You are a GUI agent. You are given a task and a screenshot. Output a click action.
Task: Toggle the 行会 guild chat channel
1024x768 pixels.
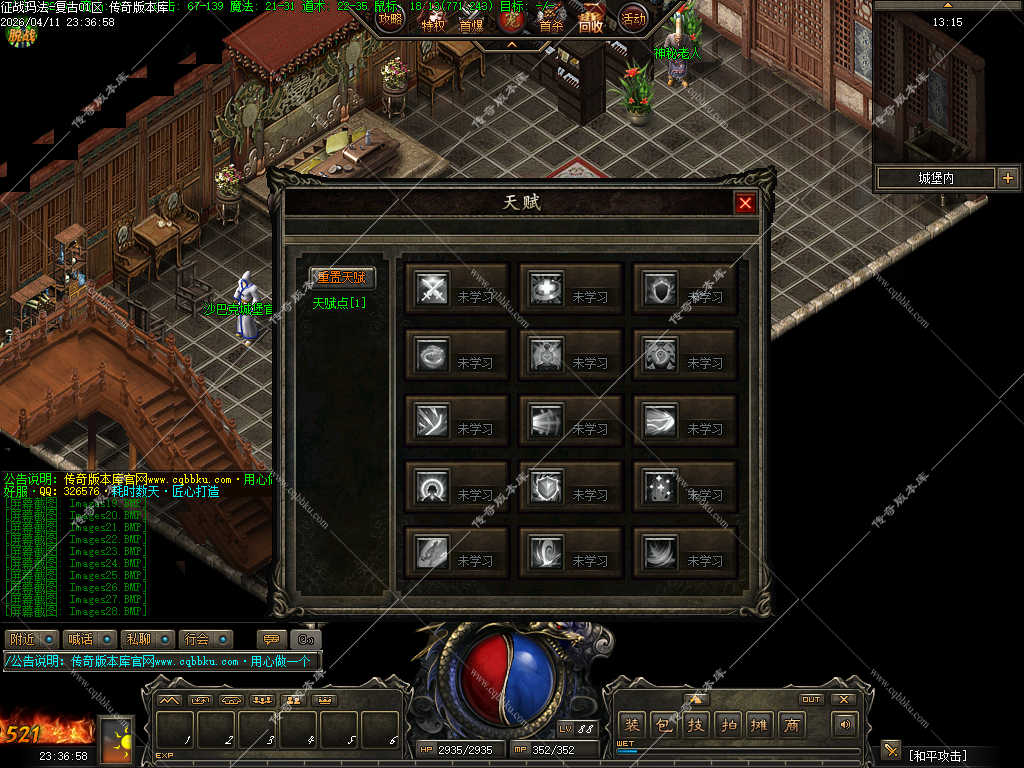coord(206,638)
